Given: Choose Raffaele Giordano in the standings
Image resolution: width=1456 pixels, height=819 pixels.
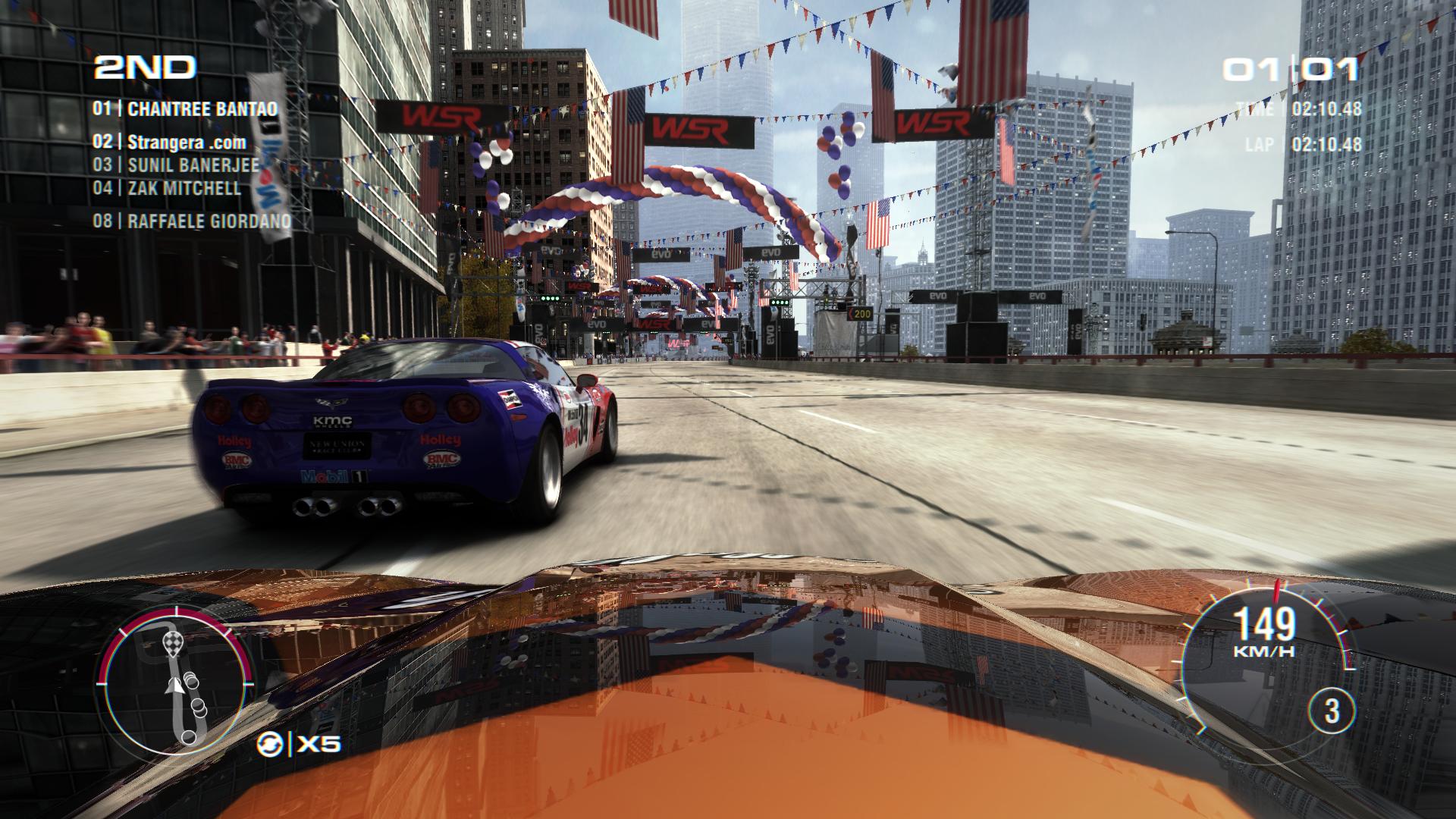Looking at the screenshot, I should coord(192,221).
